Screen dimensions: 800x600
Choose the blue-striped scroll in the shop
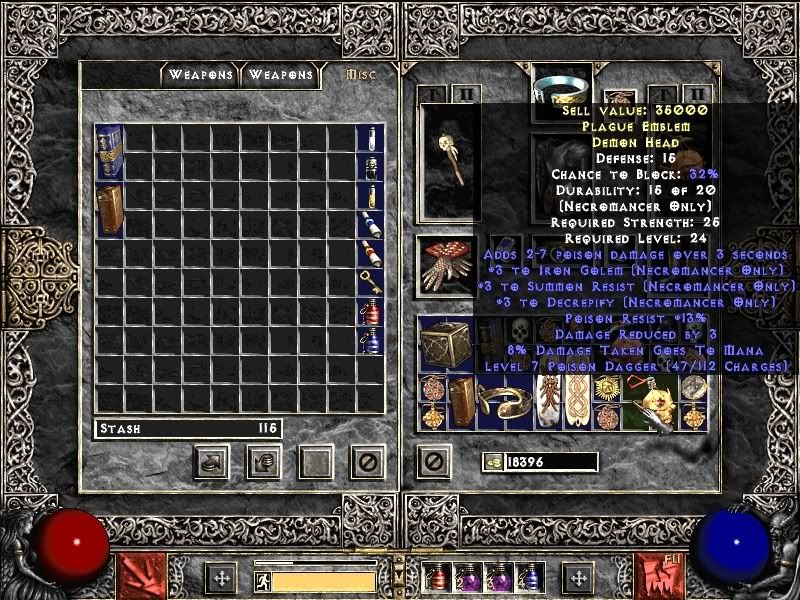369,225
